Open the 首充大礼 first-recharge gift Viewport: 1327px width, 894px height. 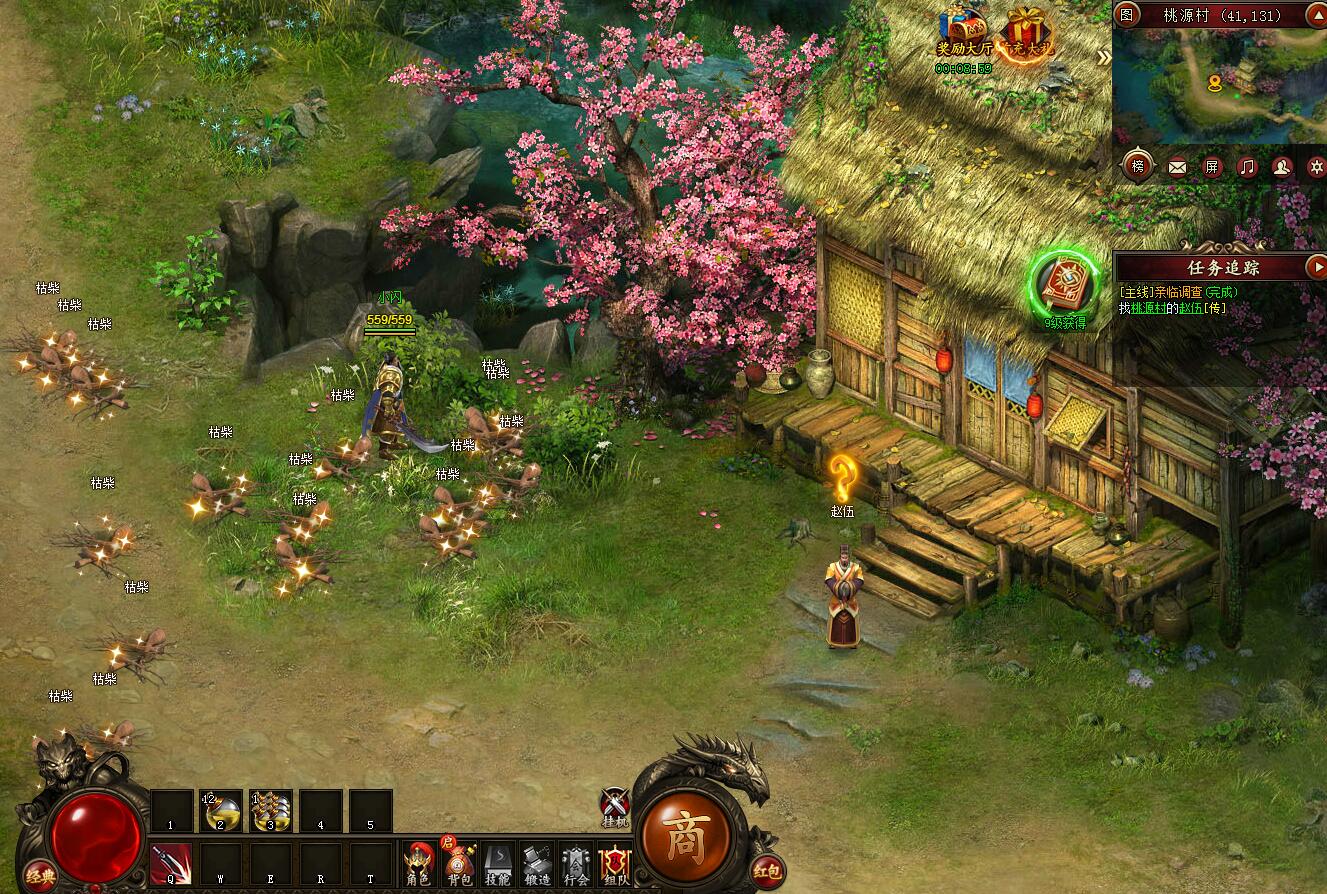(1027, 32)
